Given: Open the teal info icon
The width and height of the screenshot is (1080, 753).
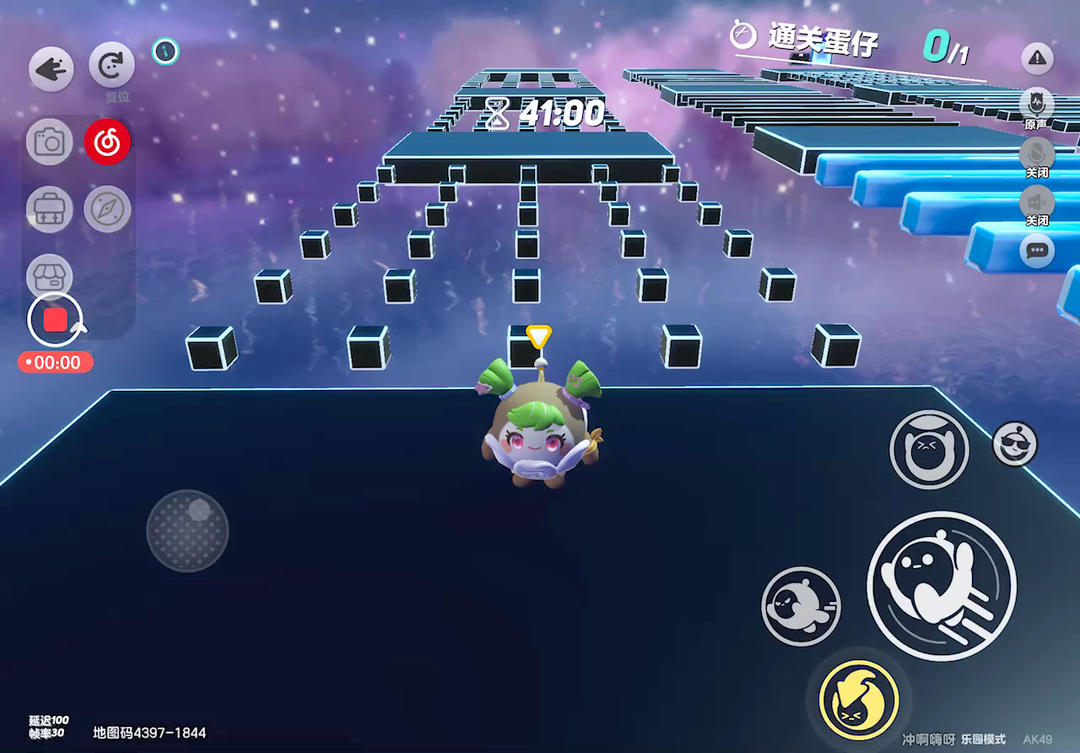Looking at the screenshot, I should tap(166, 51).
